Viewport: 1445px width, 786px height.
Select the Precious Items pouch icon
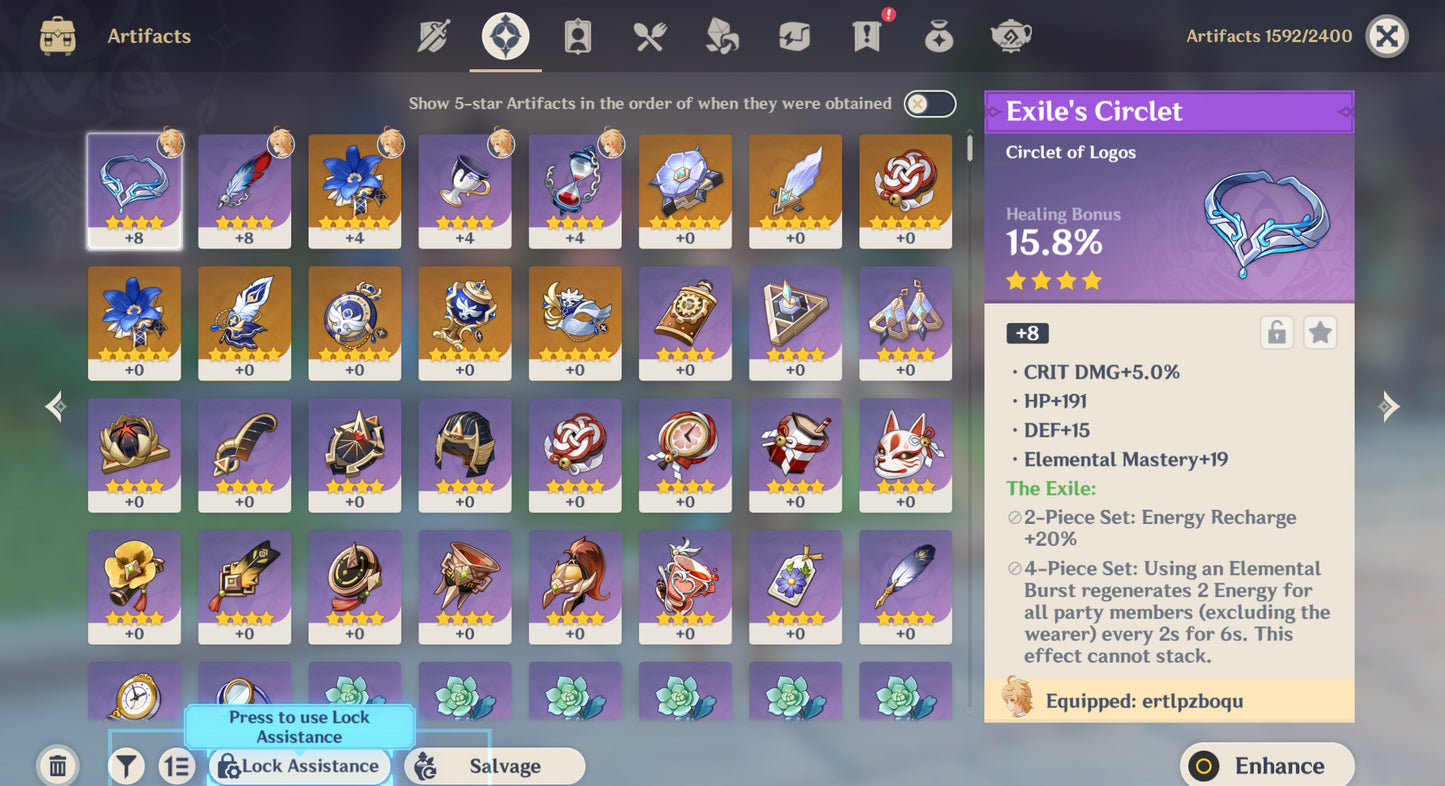[x=938, y=33]
